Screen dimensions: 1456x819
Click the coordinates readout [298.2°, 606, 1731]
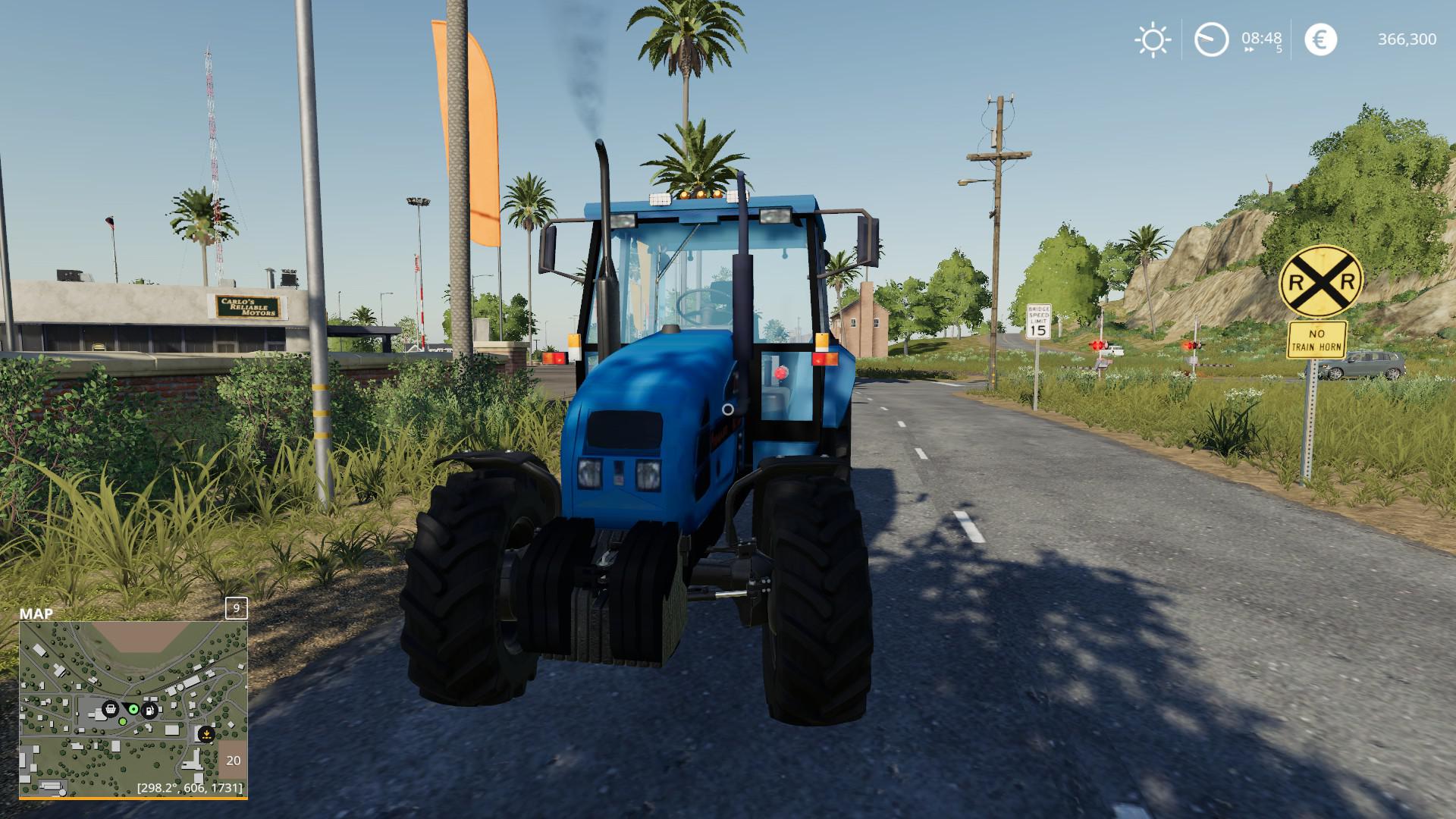coord(190,789)
